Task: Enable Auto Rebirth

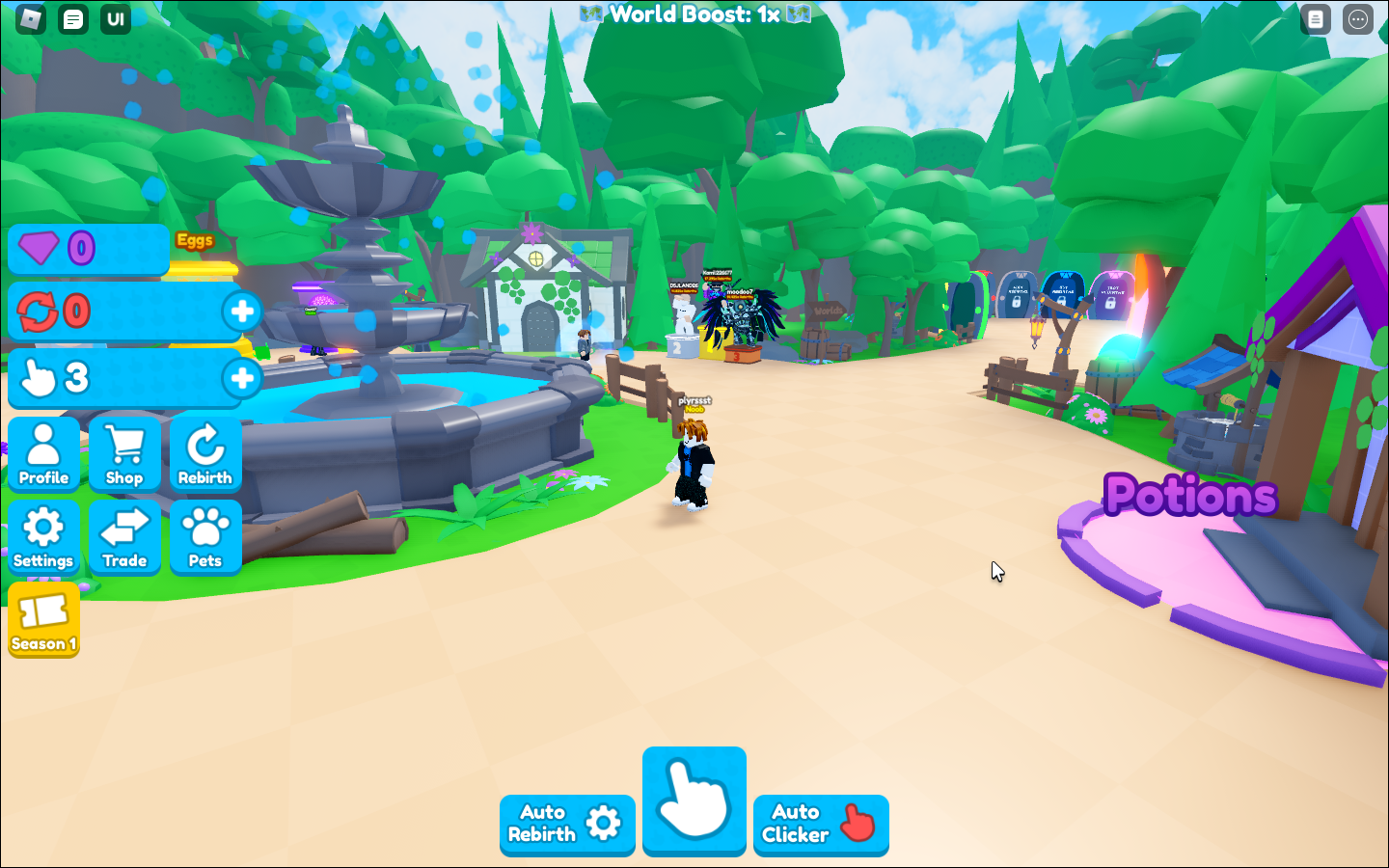Action: point(567,826)
